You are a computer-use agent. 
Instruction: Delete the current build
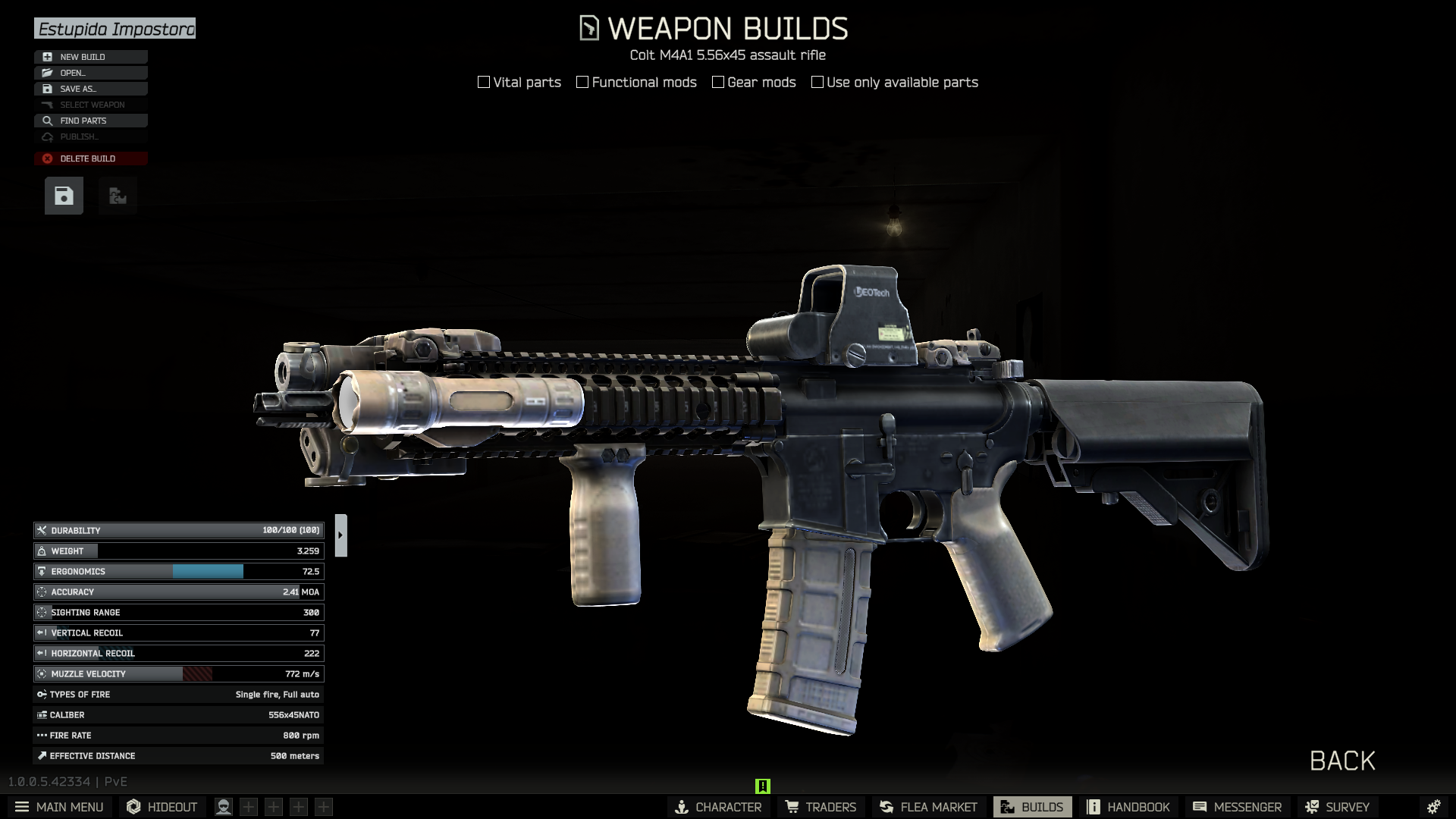pyautogui.click(x=90, y=158)
